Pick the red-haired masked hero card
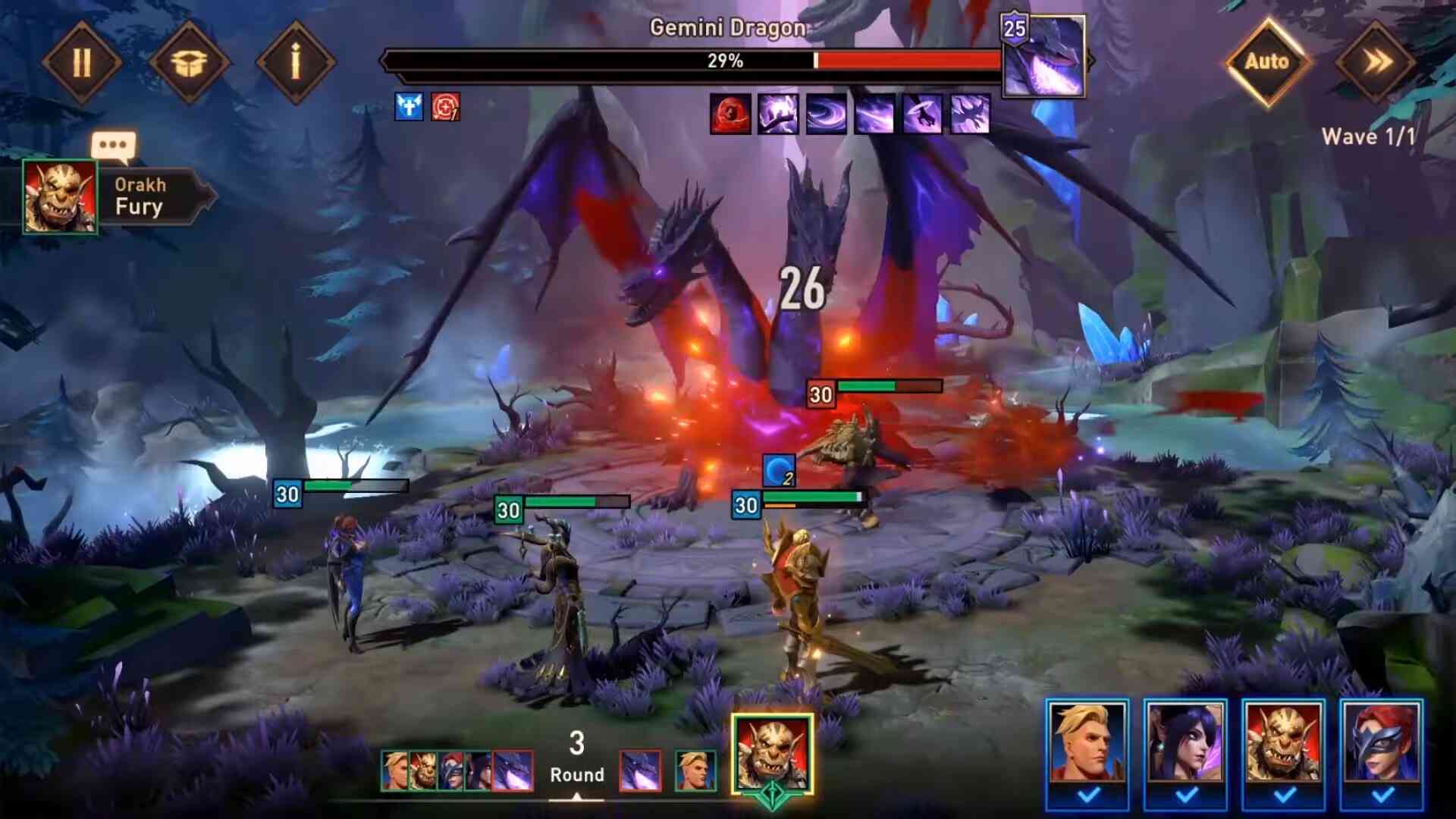 (1382, 742)
